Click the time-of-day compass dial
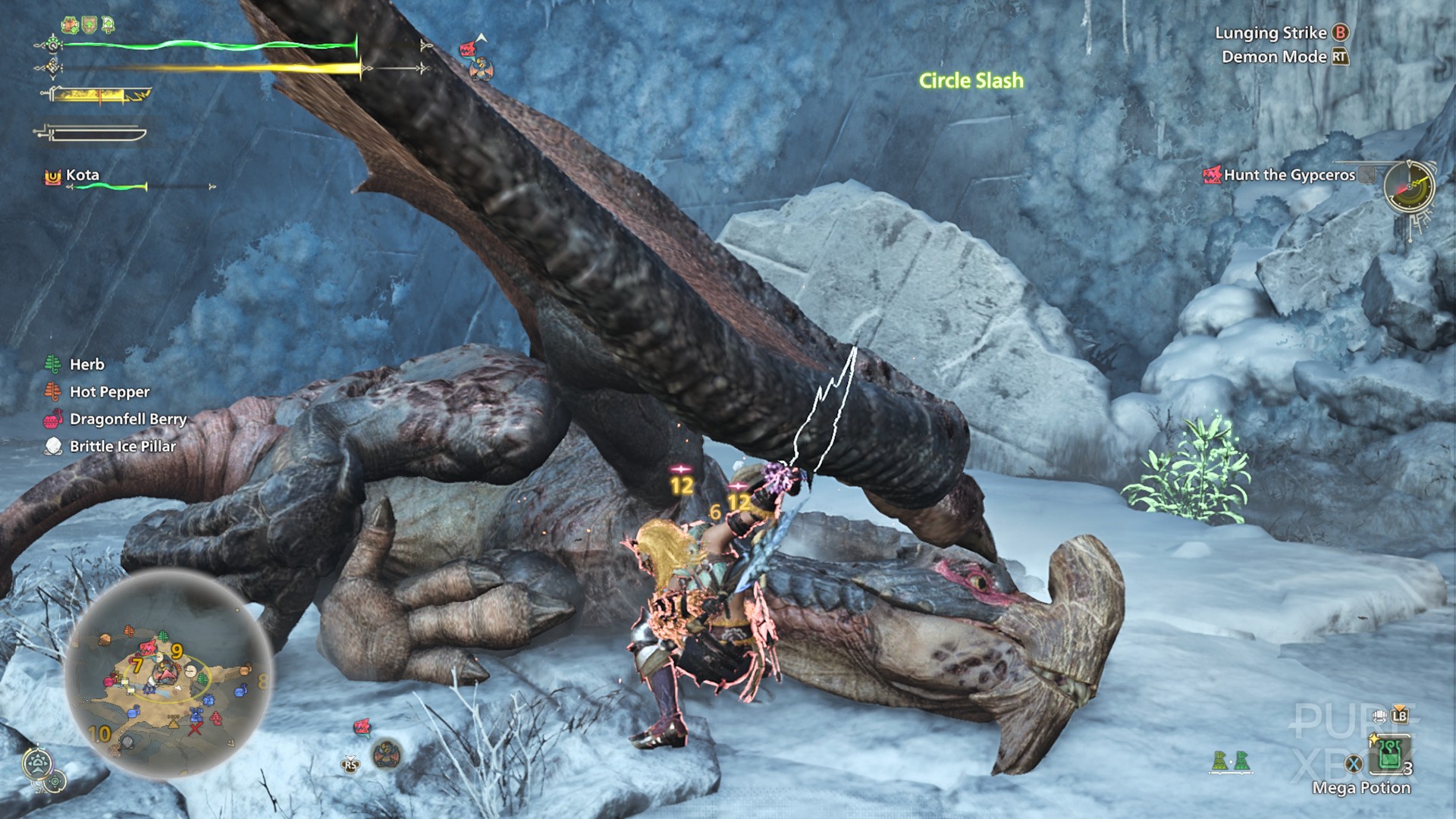 [1409, 187]
